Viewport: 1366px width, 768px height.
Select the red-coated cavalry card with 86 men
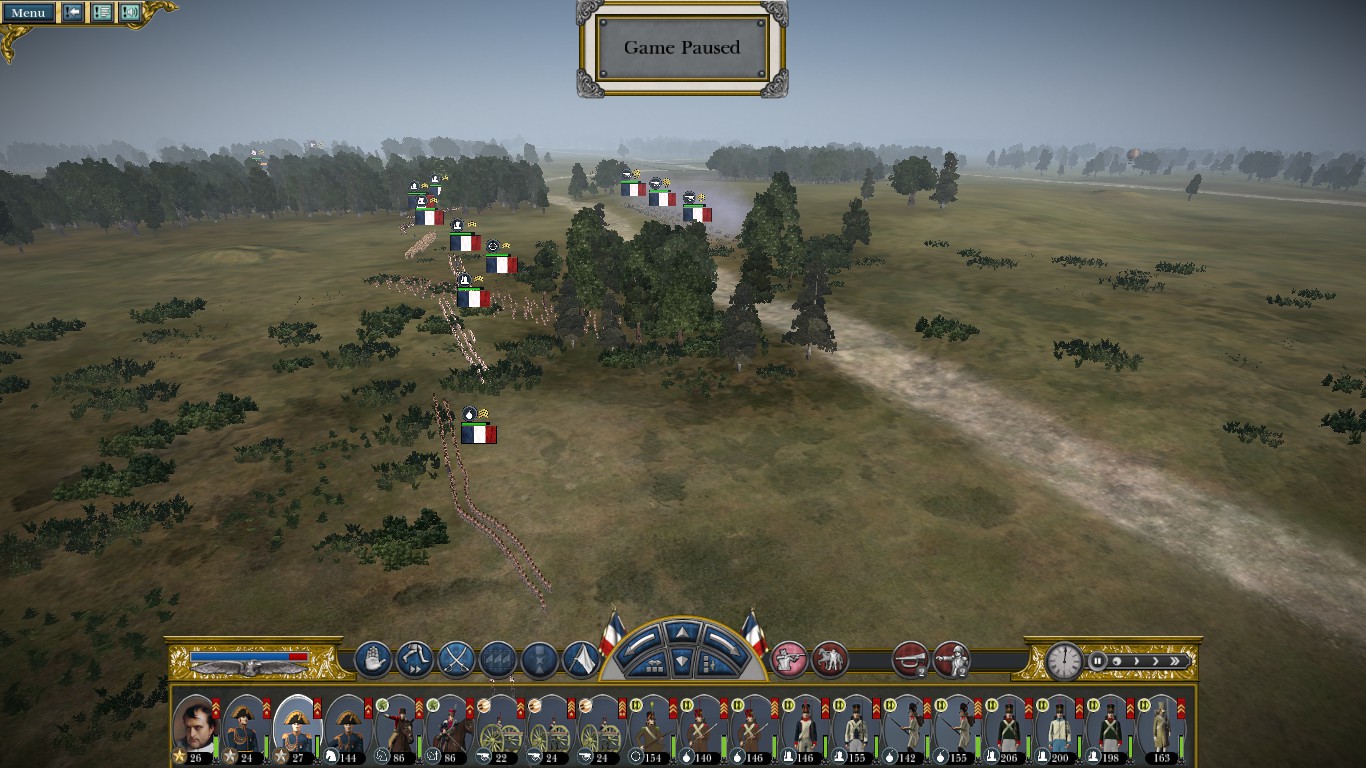tap(398, 728)
